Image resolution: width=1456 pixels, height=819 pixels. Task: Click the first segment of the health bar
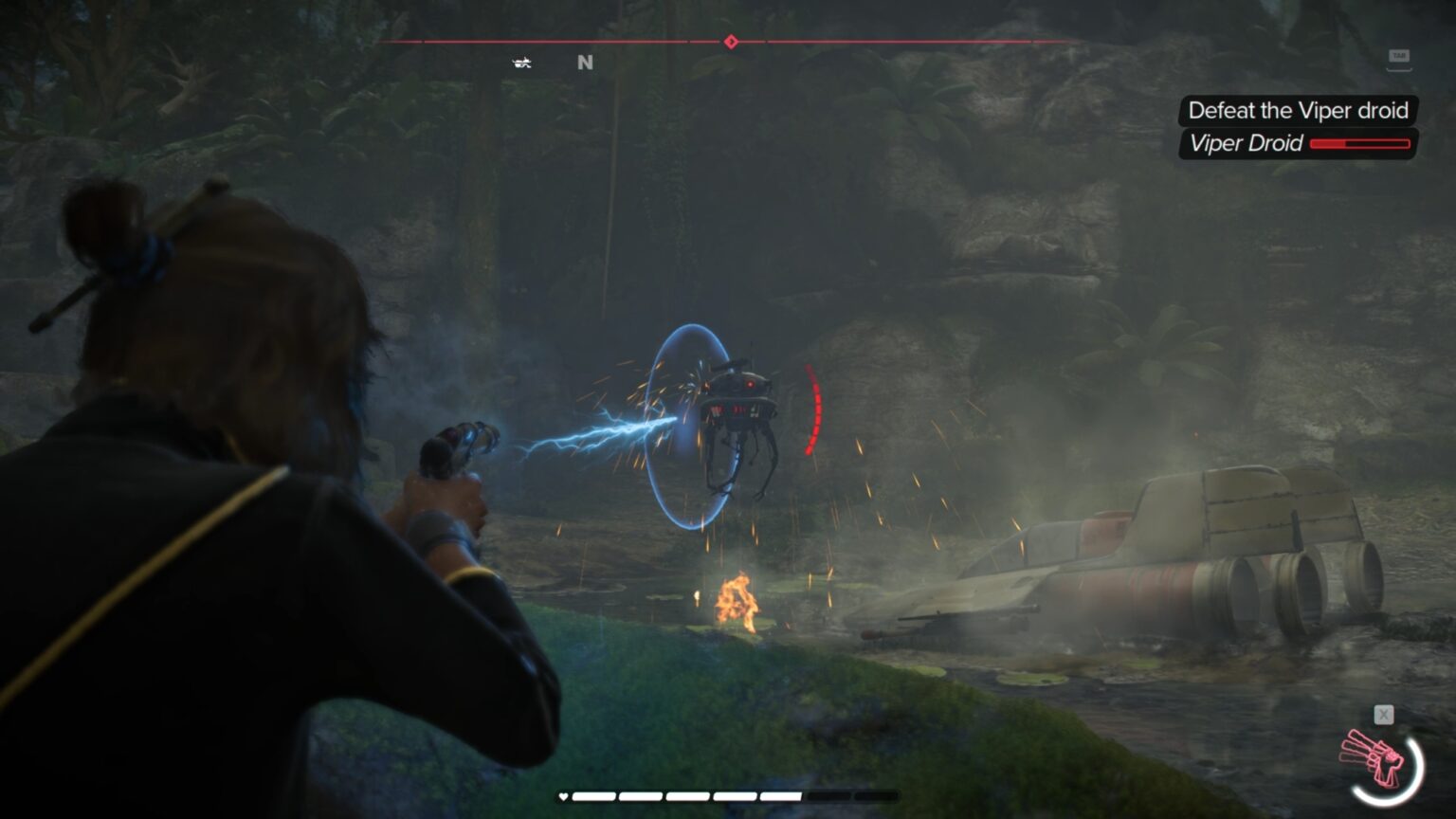[592, 797]
